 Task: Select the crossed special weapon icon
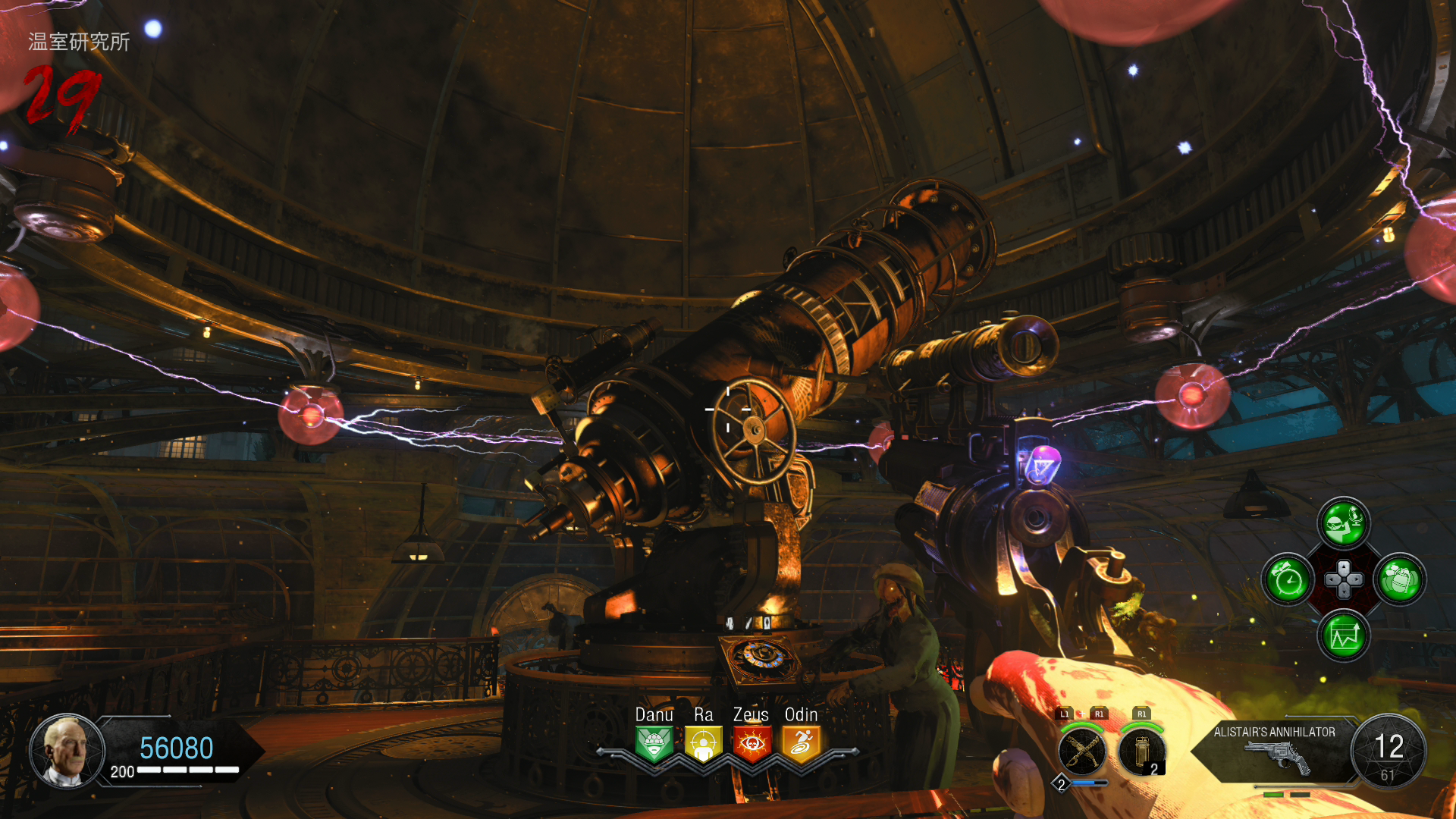[1082, 752]
